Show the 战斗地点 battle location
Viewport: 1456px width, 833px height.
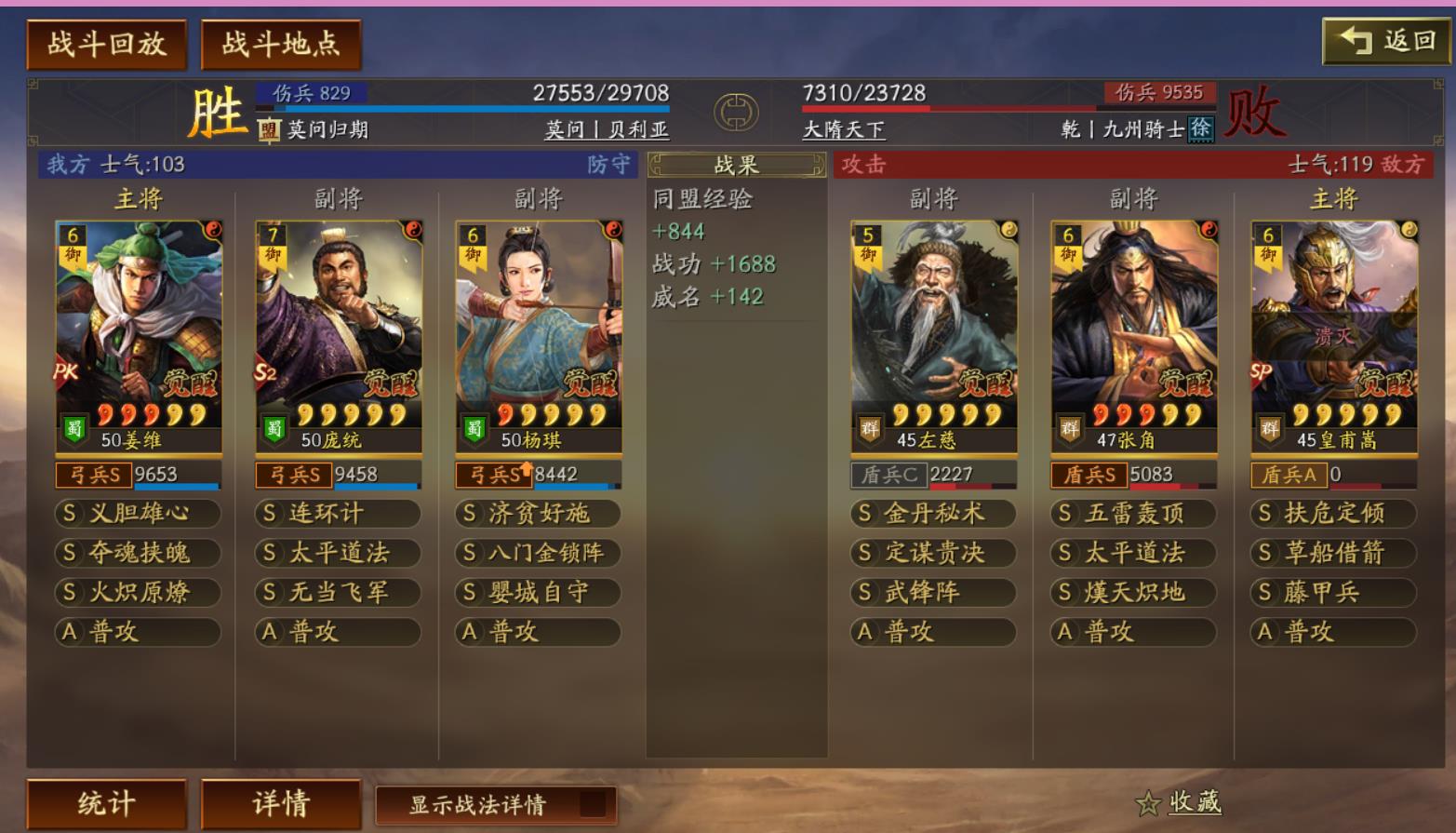(280, 44)
